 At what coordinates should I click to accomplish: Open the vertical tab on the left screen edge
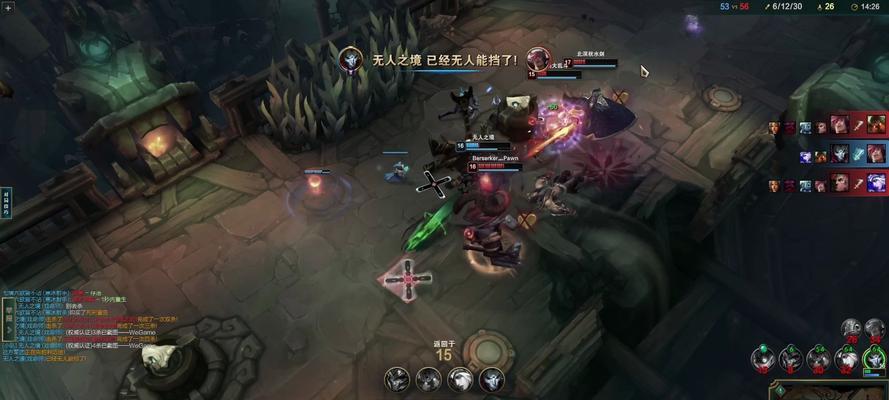[x=5, y=201]
